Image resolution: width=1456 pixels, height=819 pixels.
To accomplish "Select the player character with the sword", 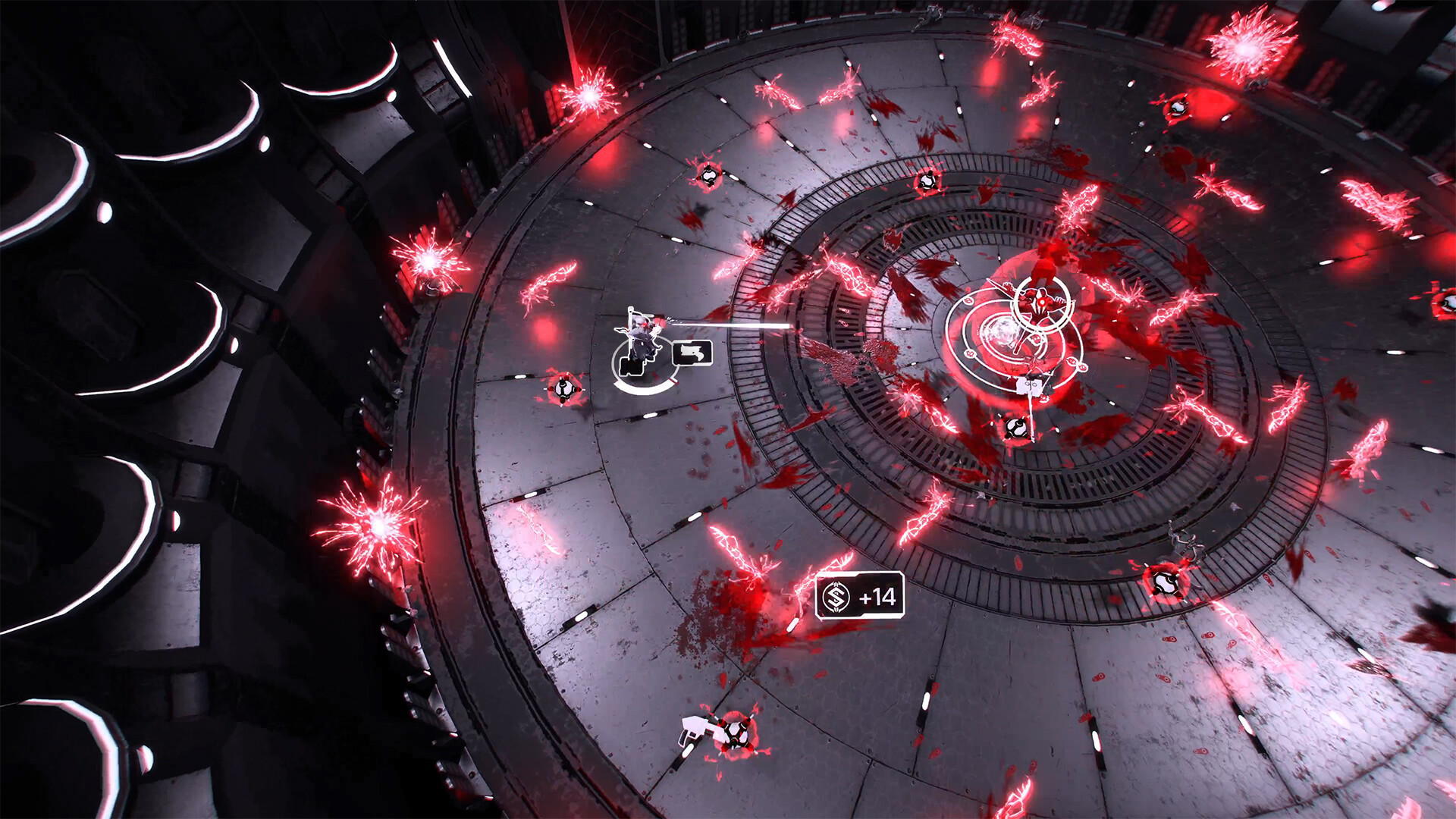I will [x=641, y=334].
